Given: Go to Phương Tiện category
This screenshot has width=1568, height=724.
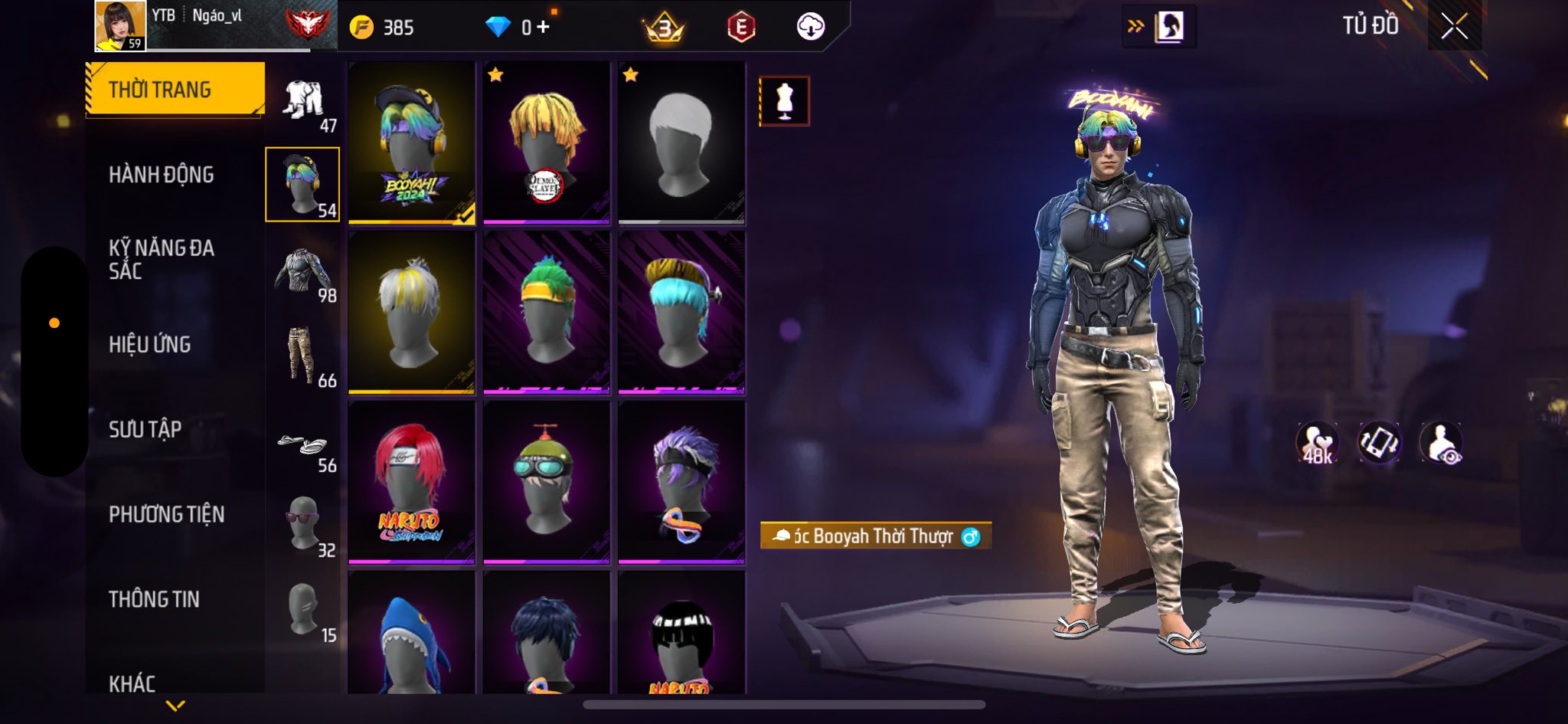Looking at the screenshot, I should [166, 514].
